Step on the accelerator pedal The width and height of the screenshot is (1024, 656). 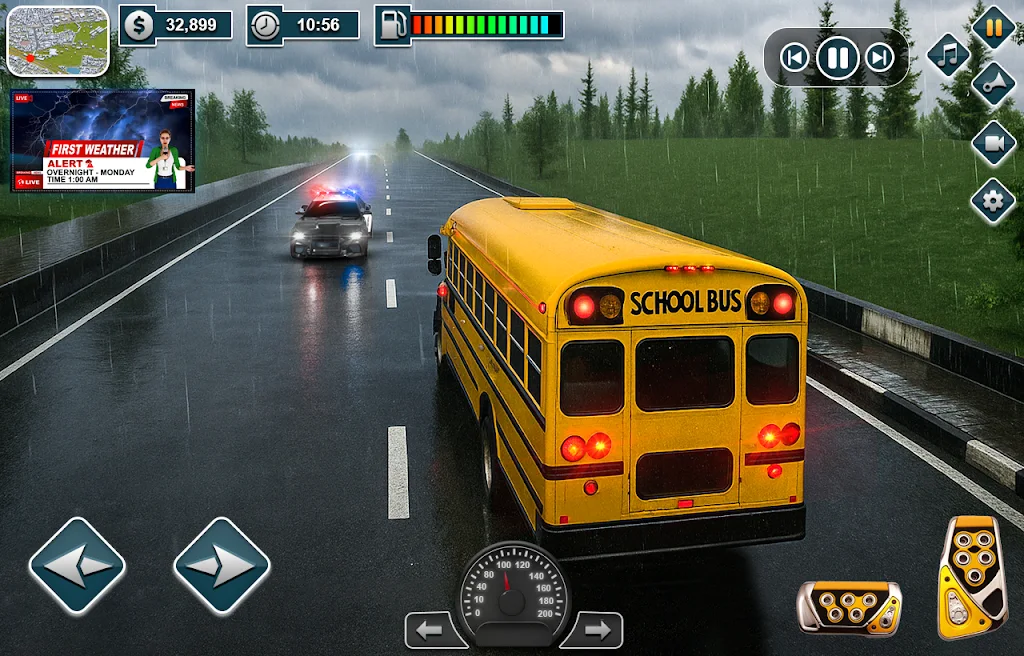click(971, 576)
